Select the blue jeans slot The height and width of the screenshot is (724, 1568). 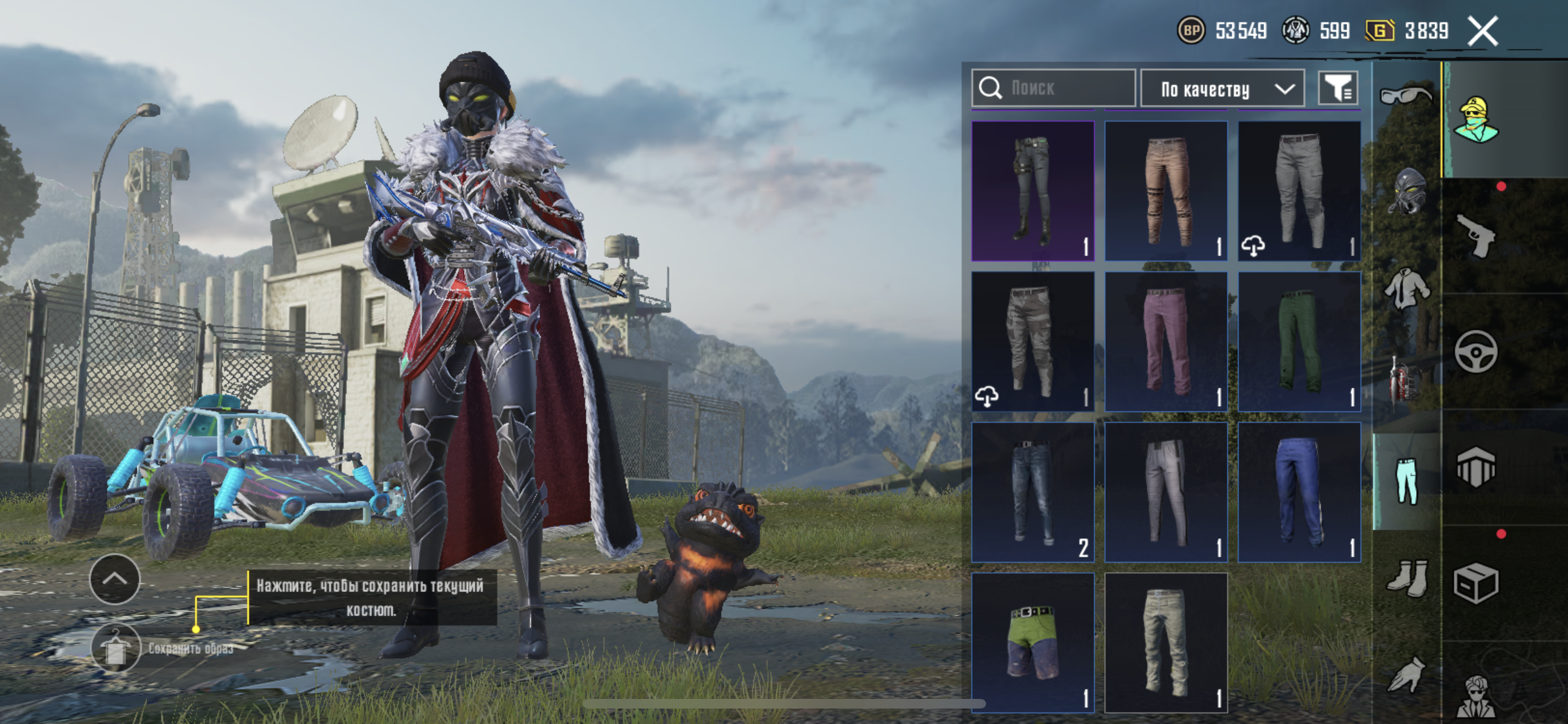pos(1032,492)
